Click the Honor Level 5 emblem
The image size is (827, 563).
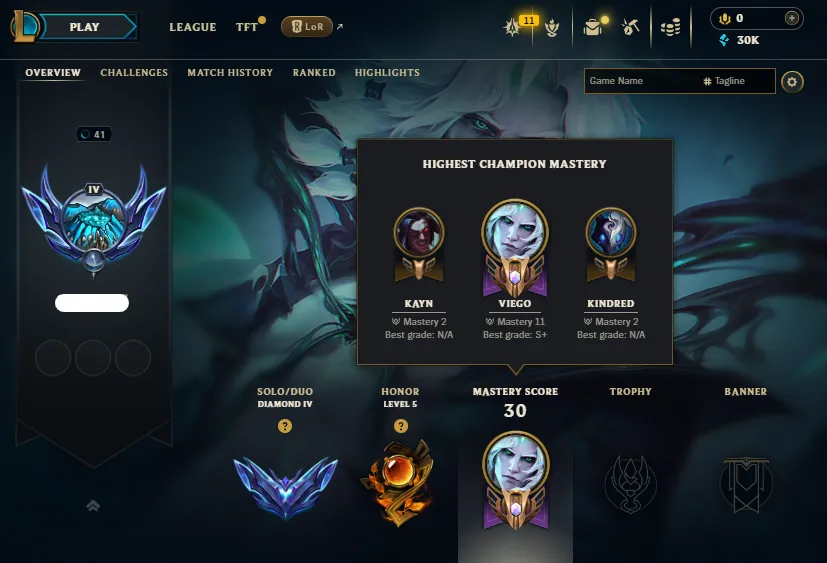tap(400, 481)
